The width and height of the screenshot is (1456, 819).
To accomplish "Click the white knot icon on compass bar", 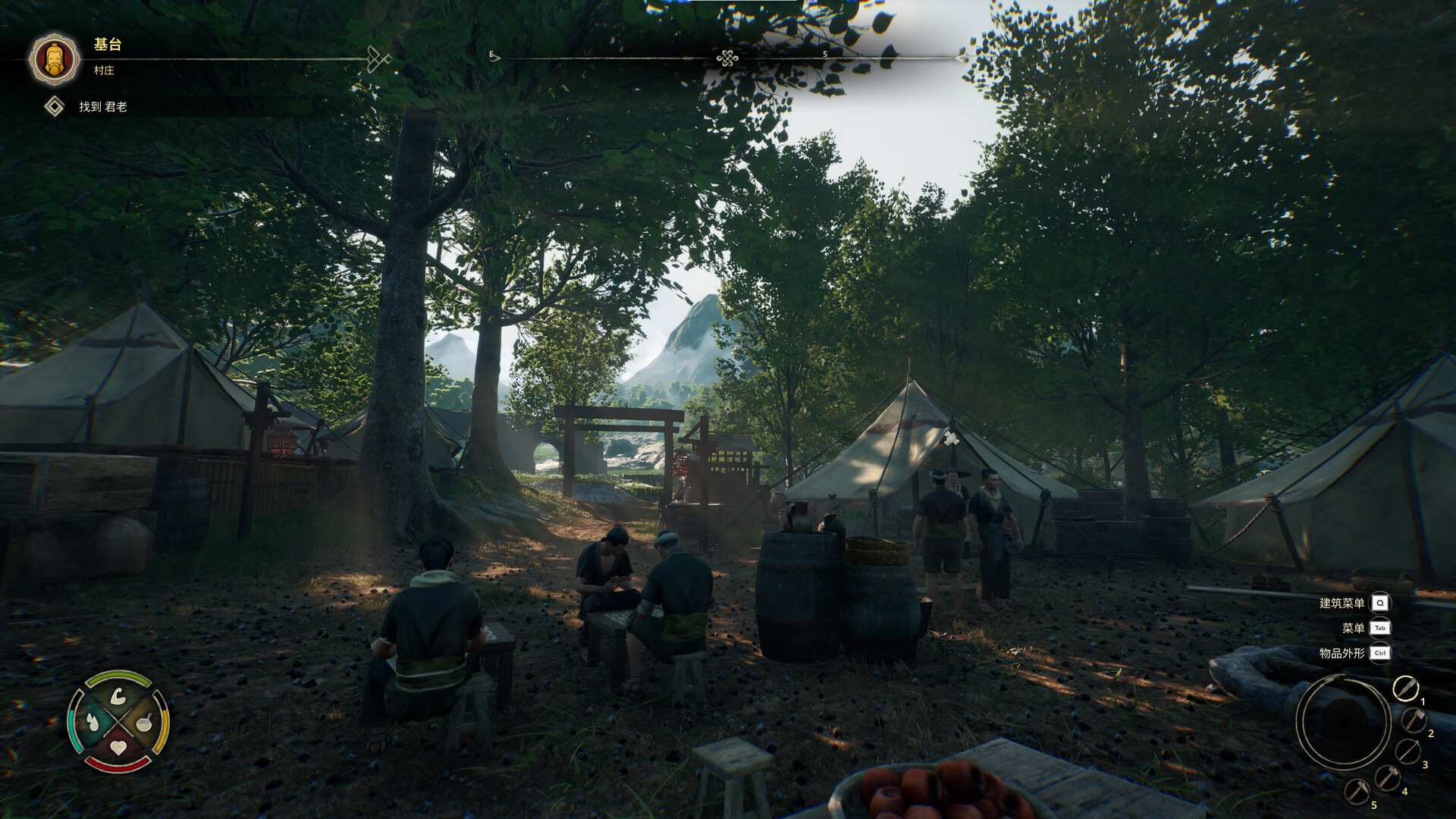I will [726, 57].
